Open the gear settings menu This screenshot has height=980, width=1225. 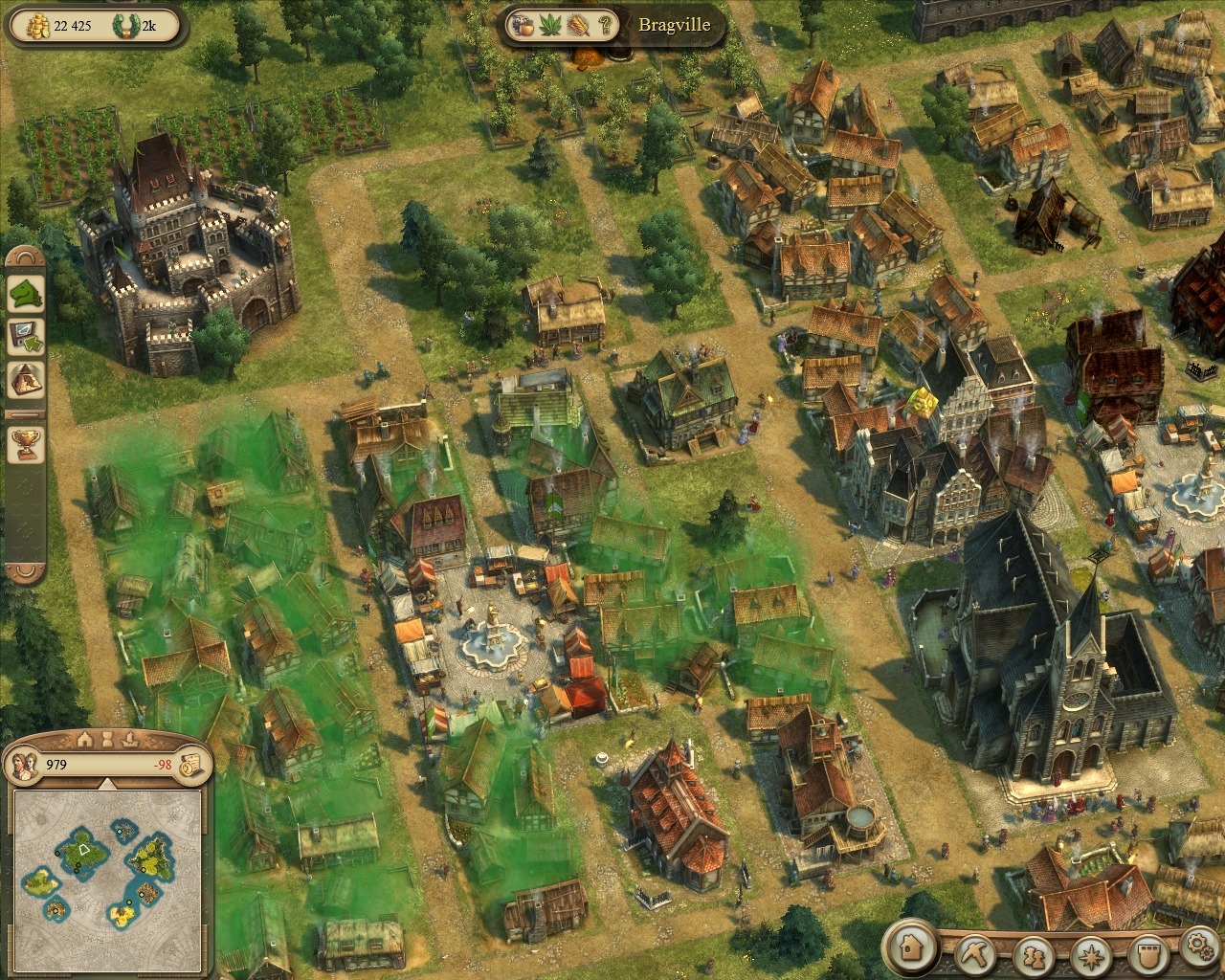point(1198,947)
